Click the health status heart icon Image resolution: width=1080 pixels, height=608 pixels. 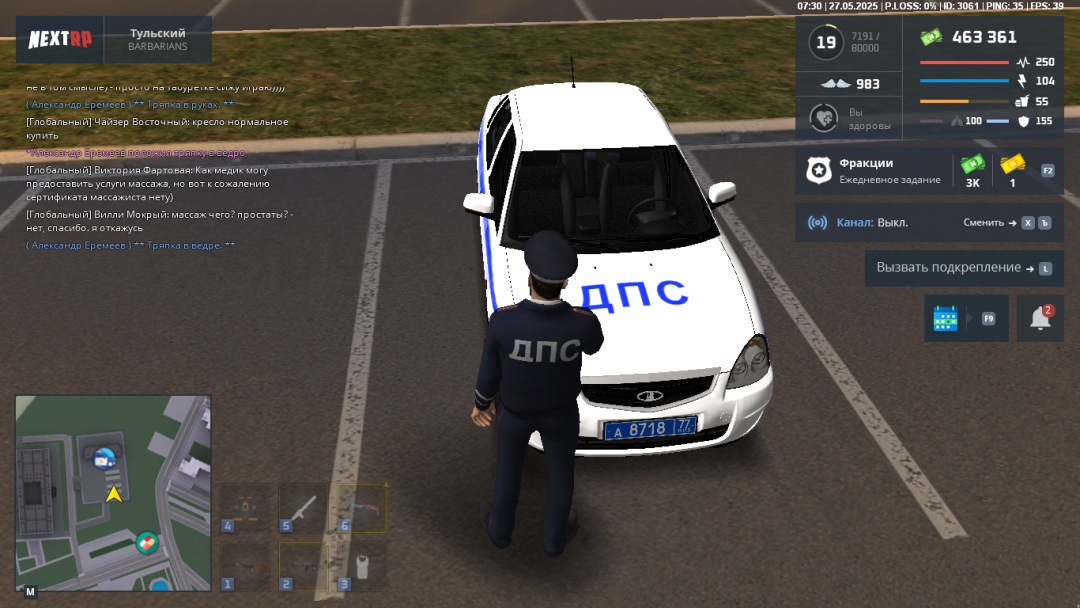tap(823, 118)
